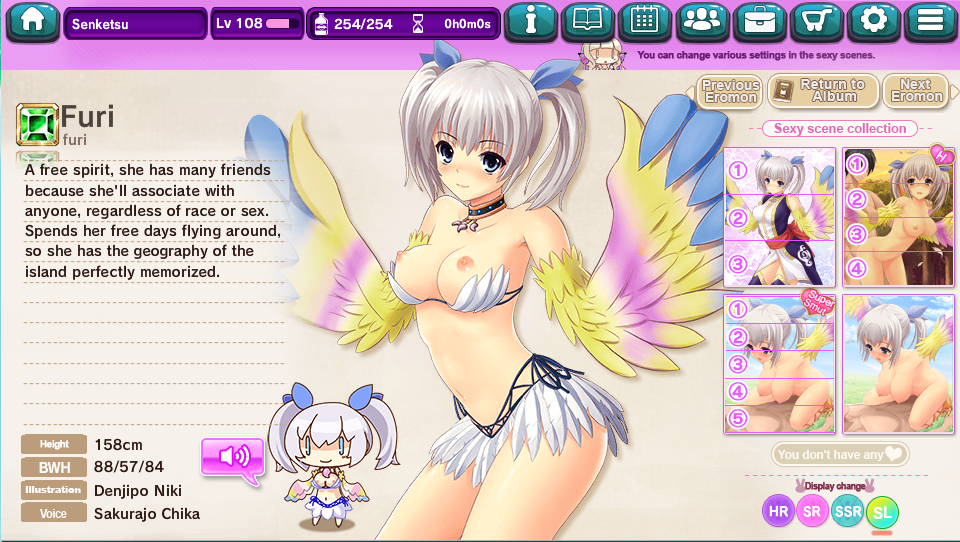The image size is (960, 542).
Task: Open the hamburger main menu
Action: coord(931,21)
